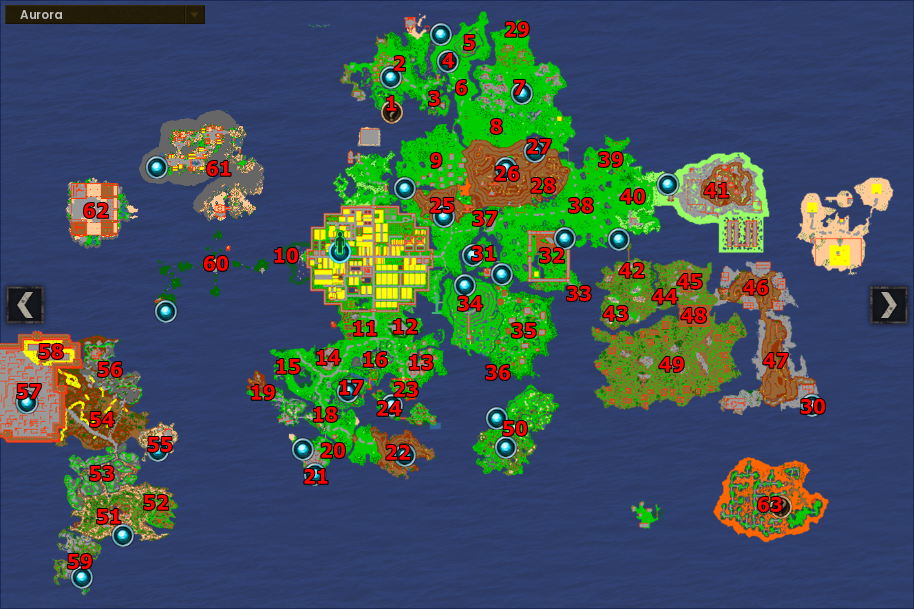Image resolution: width=914 pixels, height=609 pixels.
Task: Choose the teleport orb above marker 34
Action: [x=465, y=285]
